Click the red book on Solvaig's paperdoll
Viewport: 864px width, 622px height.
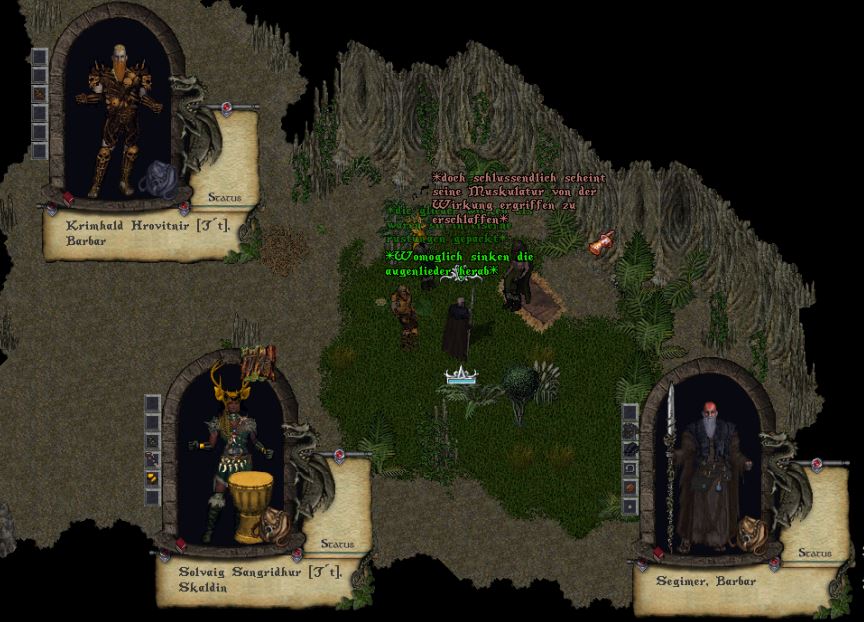tap(182, 544)
